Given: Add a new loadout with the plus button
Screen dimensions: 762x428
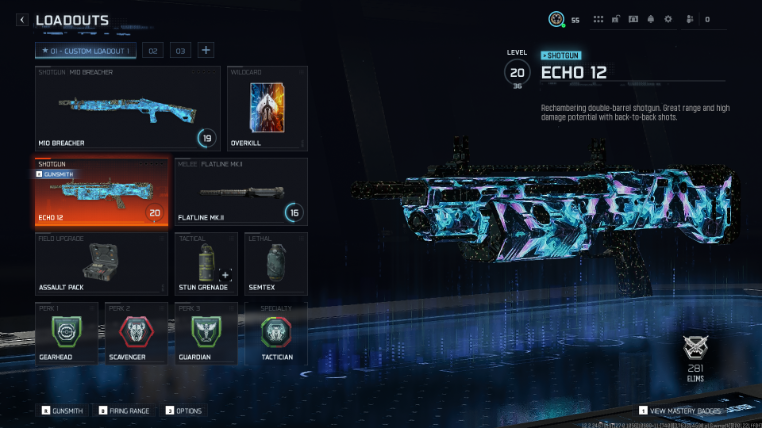Looking at the screenshot, I should pos(205,50).
